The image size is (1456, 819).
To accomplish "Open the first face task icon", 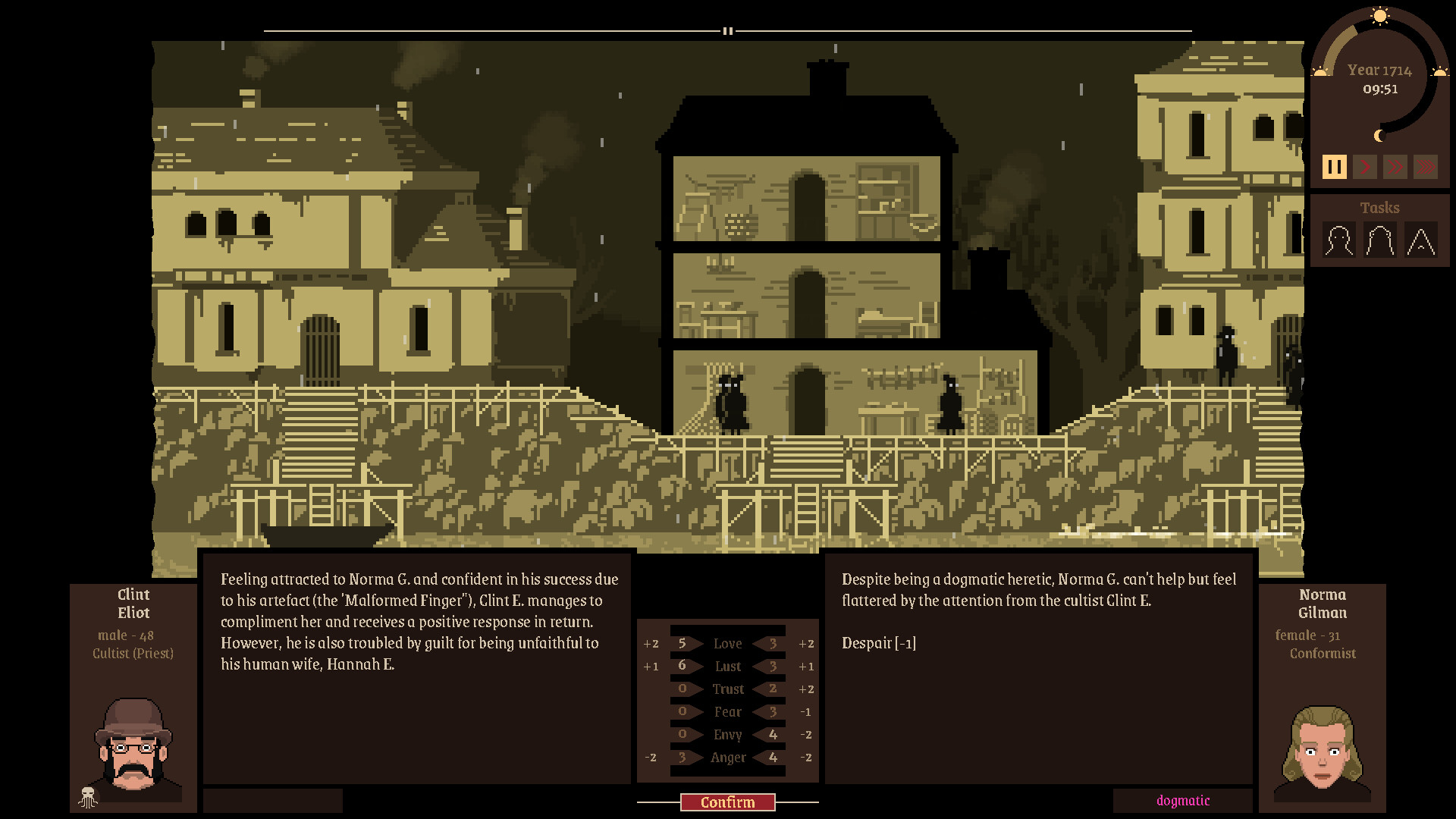I will [1338, 241].
